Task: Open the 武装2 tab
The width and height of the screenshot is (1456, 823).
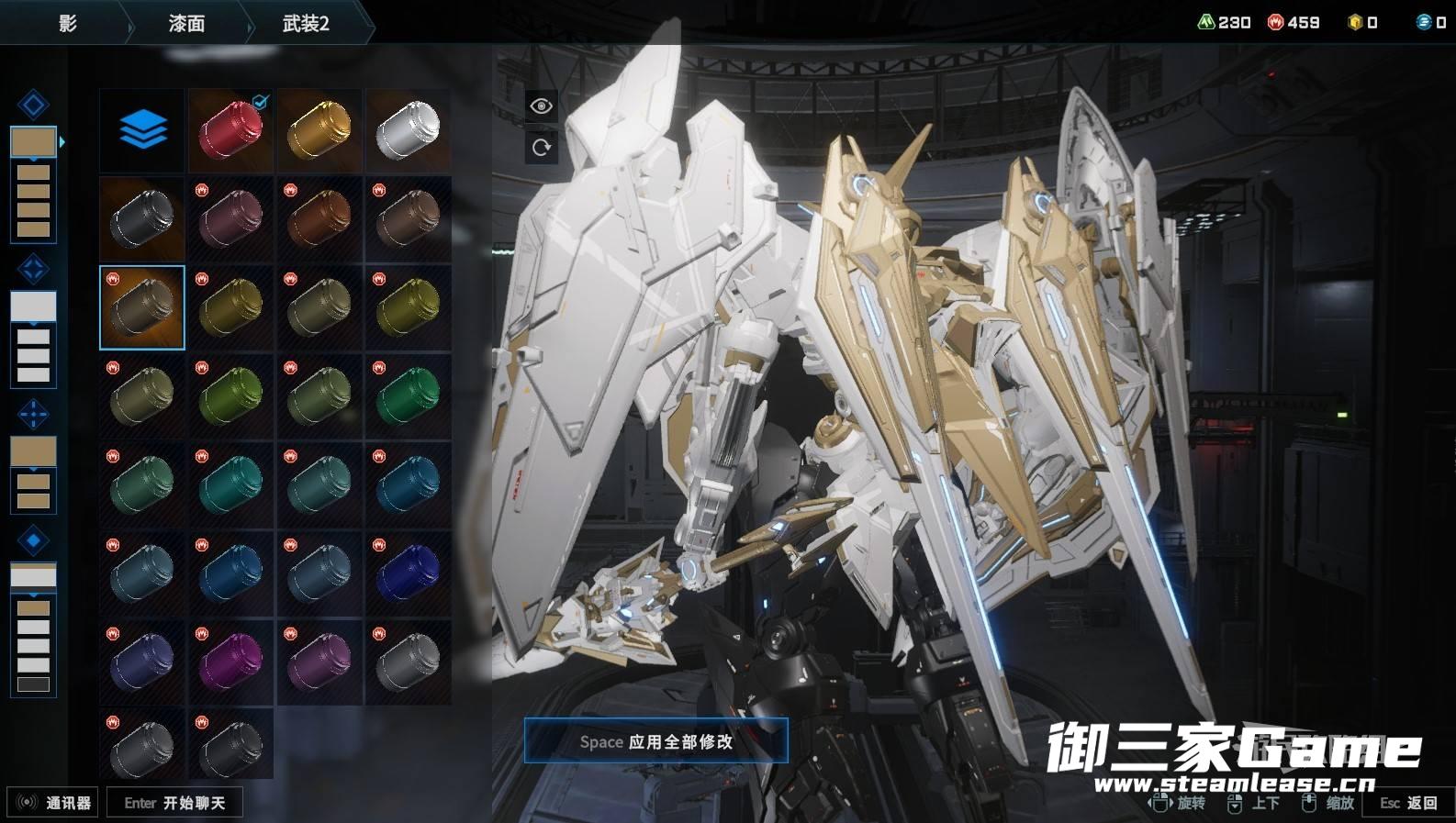Action: coord(306,24)
